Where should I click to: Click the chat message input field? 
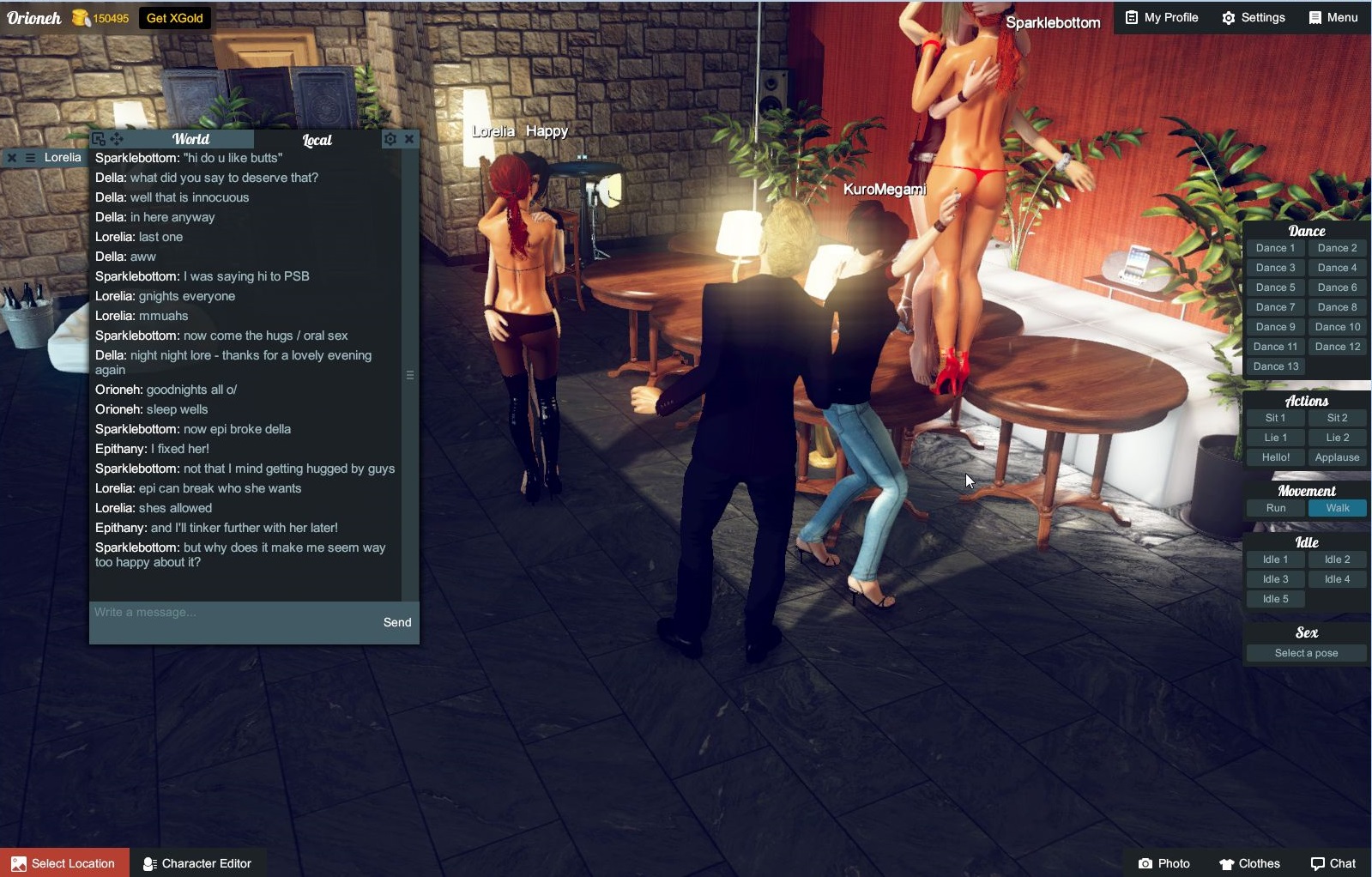[x=232, y=613]
